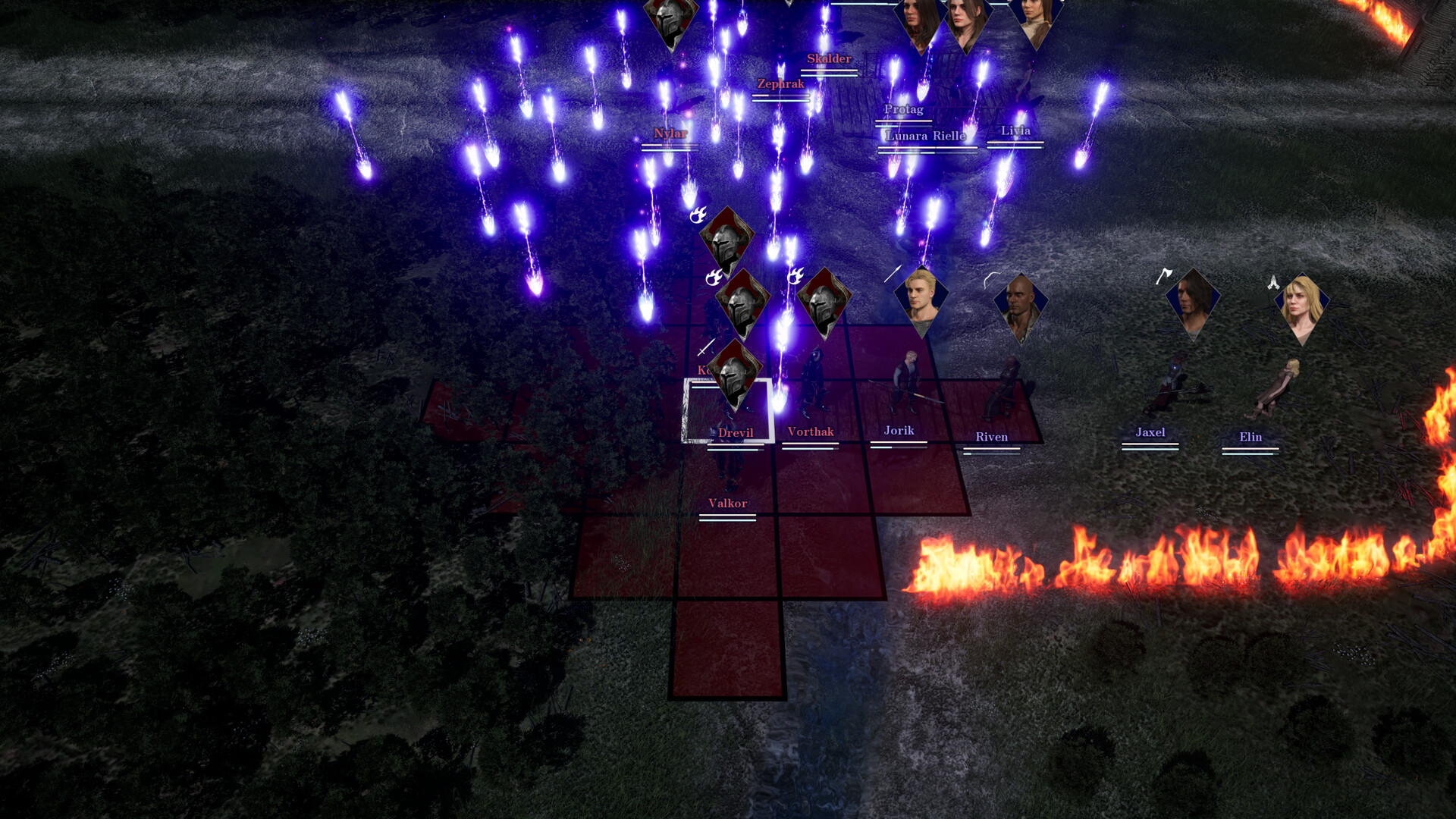Click Elin's health bar
1456x819 pixels.
[1250, 449]
